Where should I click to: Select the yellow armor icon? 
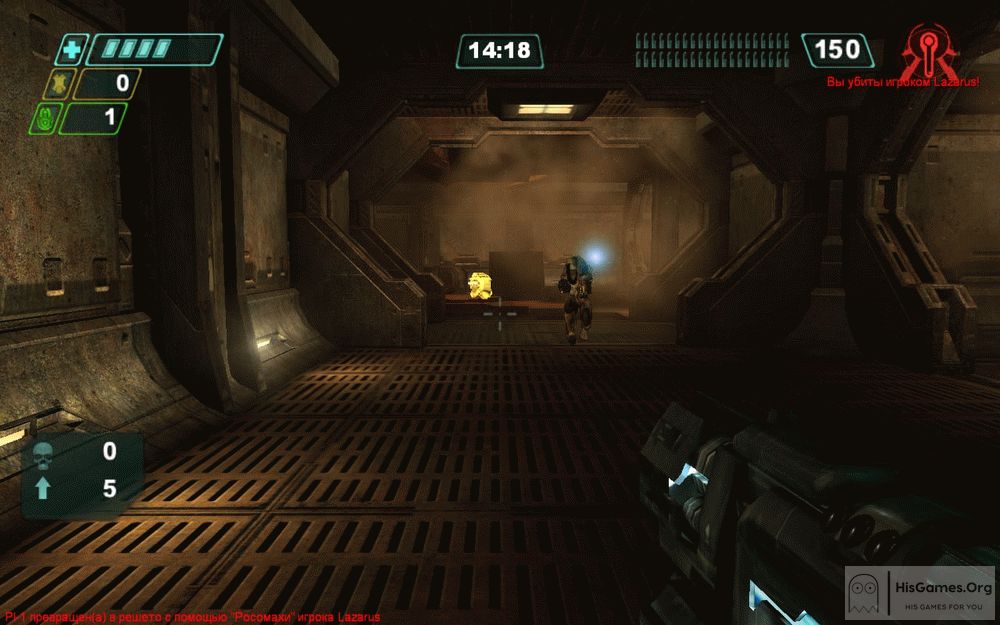(57, 84)
